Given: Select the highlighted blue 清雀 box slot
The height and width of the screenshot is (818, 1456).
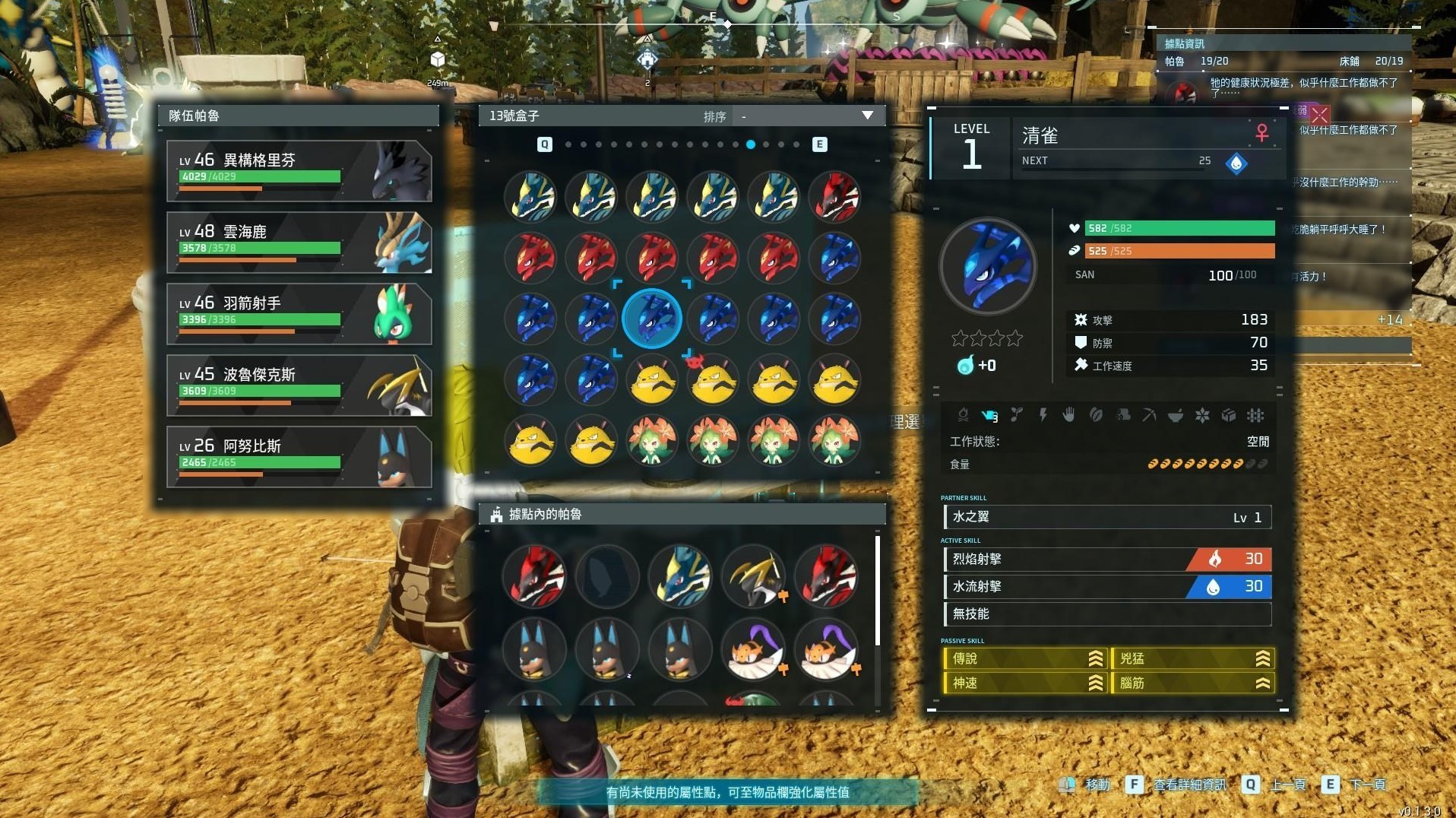Looking at the screenshot, I should click(x=652, y=319).
